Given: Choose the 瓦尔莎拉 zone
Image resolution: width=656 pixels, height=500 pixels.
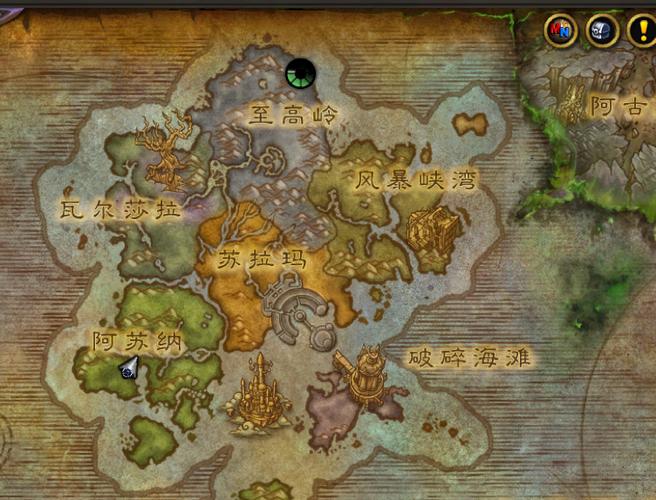Looking at the screenshot, I should pyautogui.click(x=120, y=211).
